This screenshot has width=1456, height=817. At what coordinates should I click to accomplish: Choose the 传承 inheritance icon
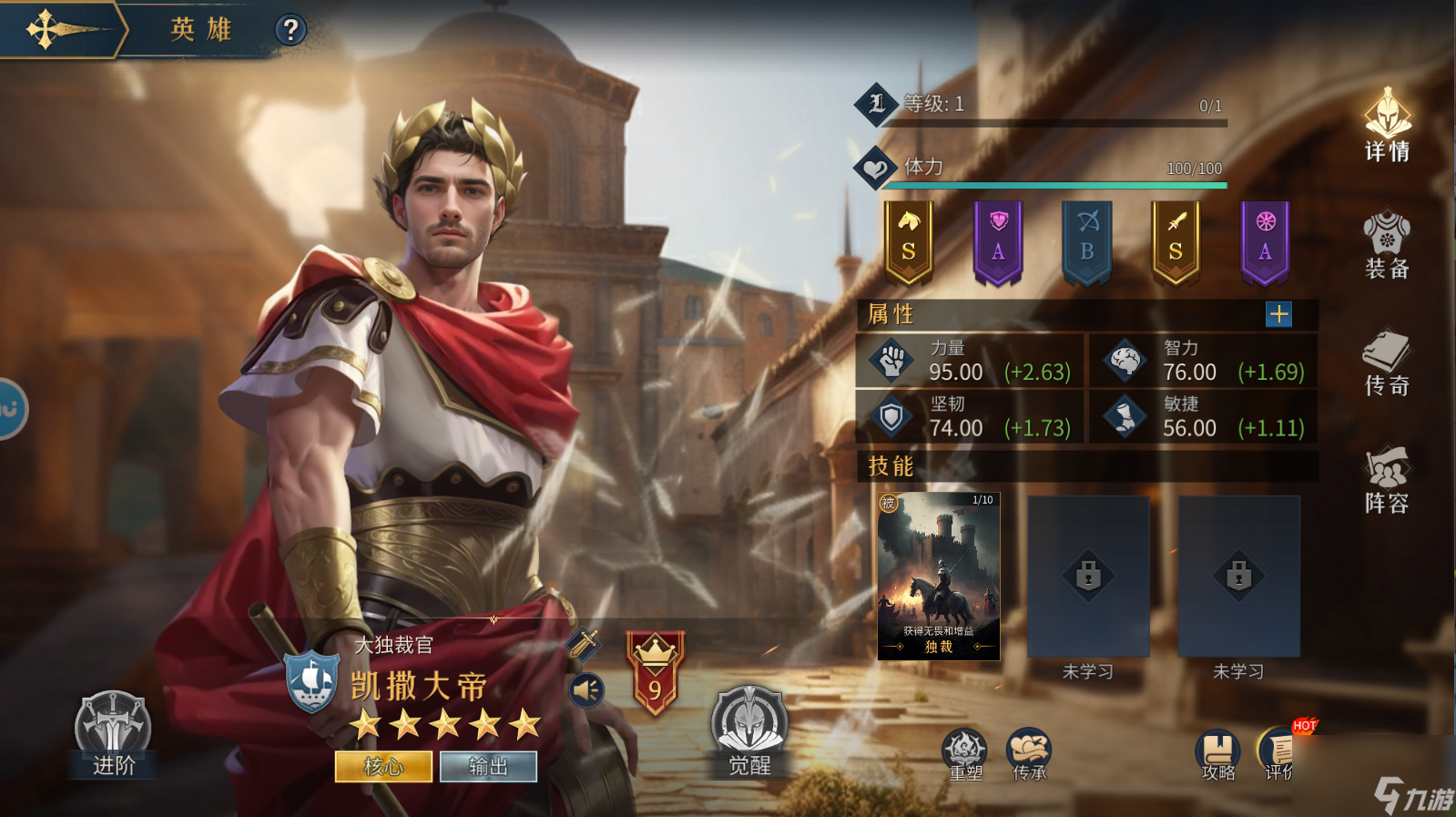click(x=1029, y=755)
